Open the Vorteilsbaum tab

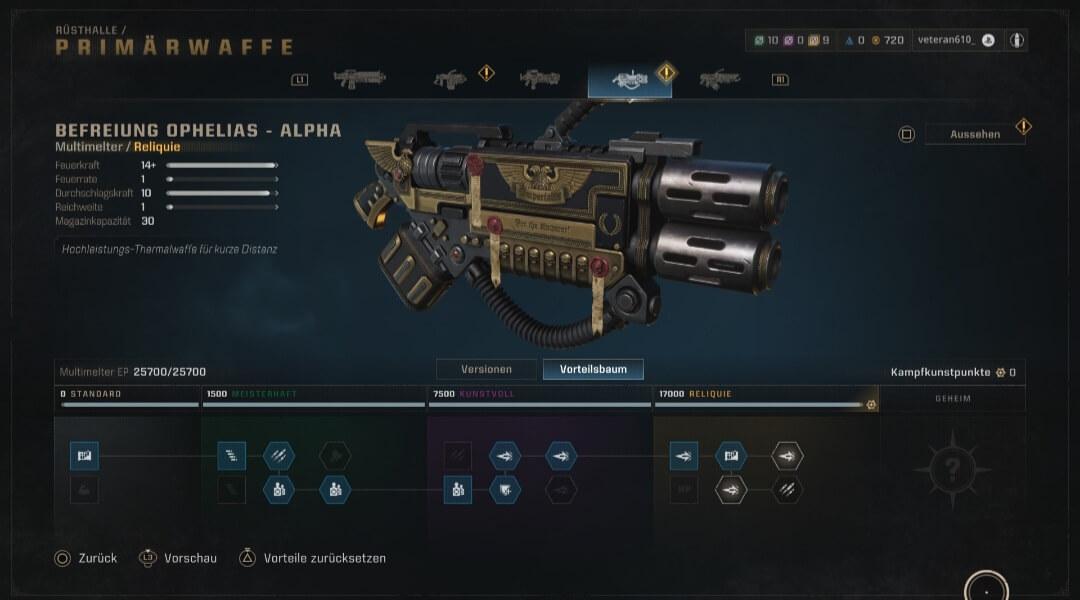593,369
